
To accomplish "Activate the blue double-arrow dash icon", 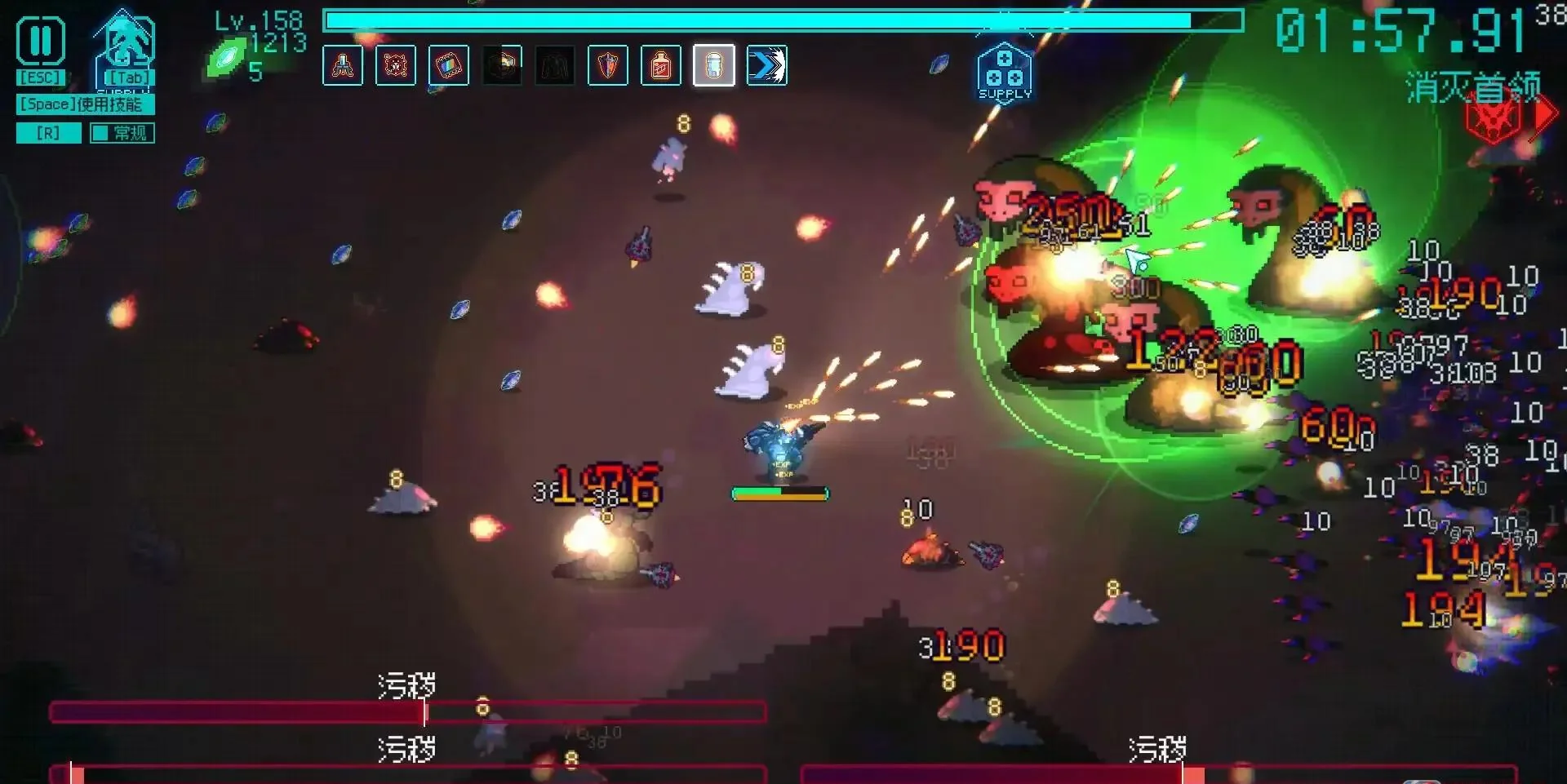I will click(x=767, y=65).
